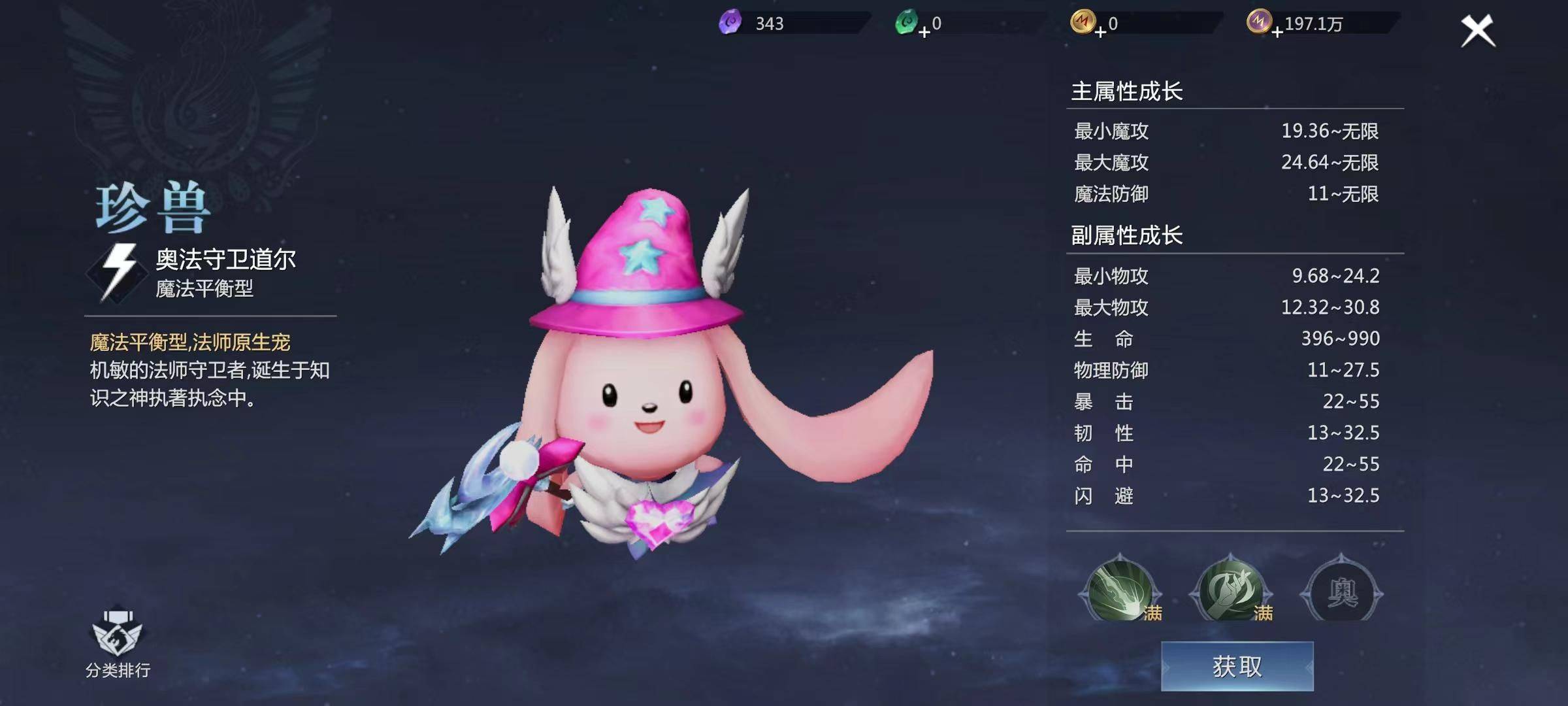
Task: Tap the lightning bolt pet type icon
Action: tap(118, 272)
